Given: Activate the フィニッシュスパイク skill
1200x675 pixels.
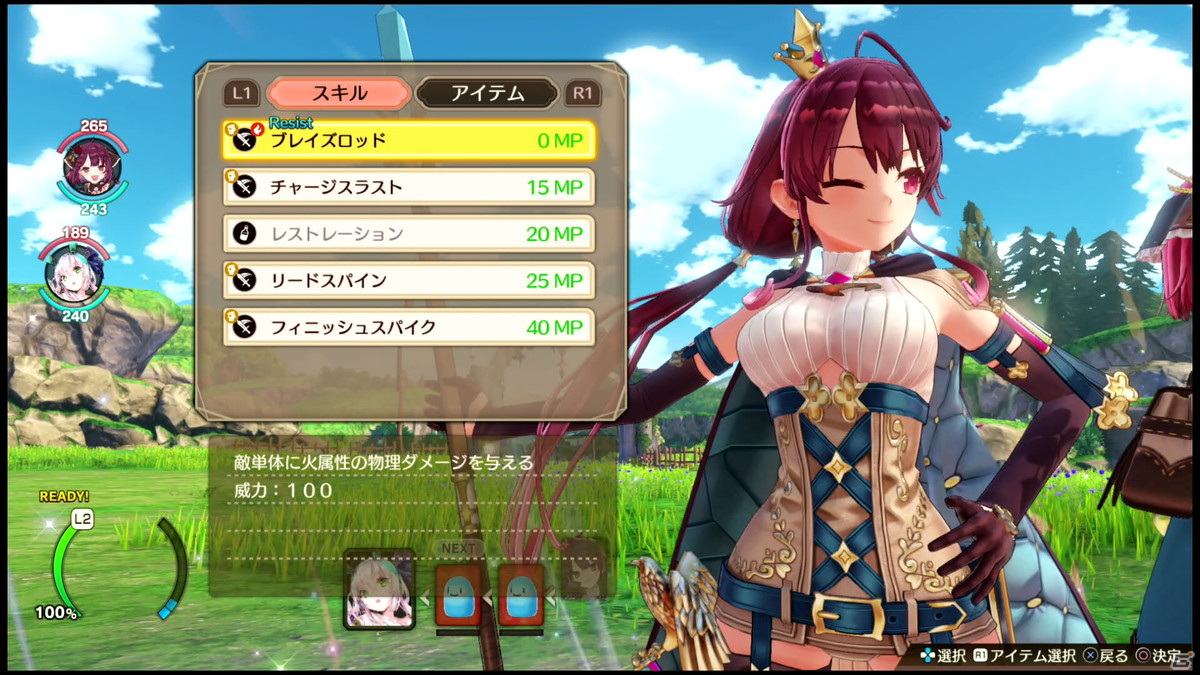Looking at the screenshot, I should click(x=409, y=327).
